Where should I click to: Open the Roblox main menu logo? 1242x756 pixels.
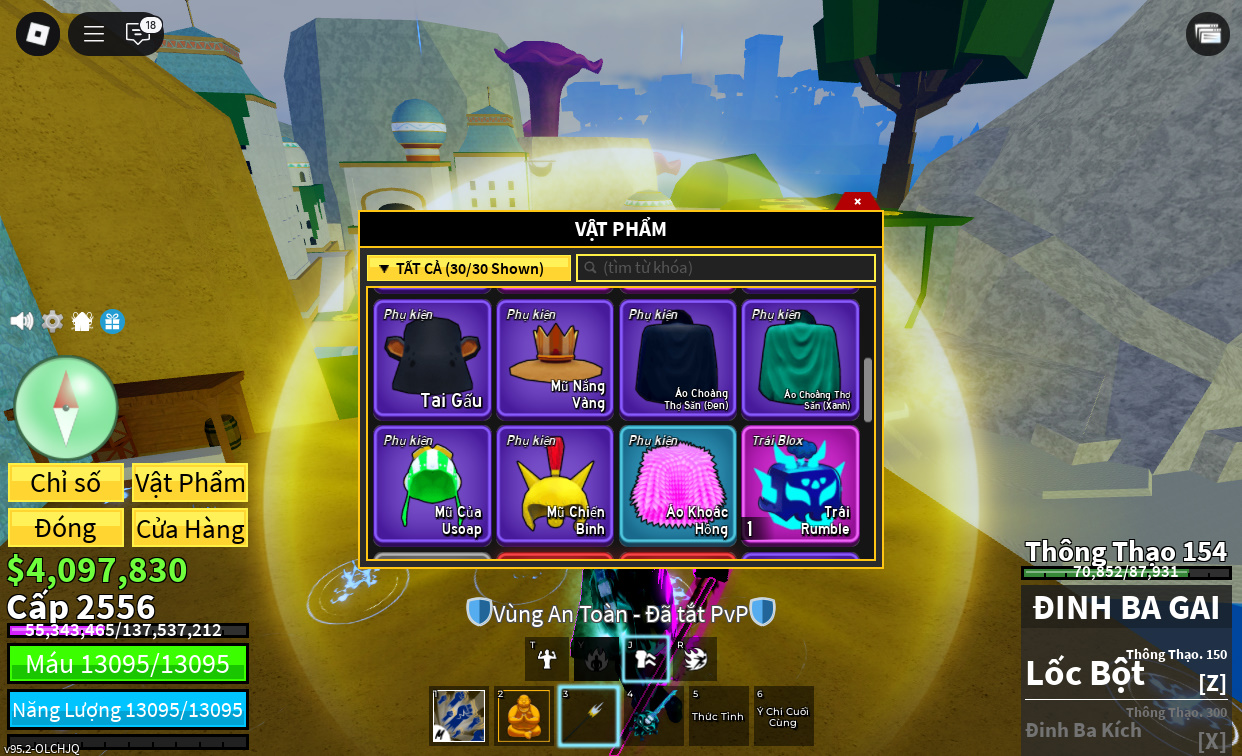pos(38,34)
